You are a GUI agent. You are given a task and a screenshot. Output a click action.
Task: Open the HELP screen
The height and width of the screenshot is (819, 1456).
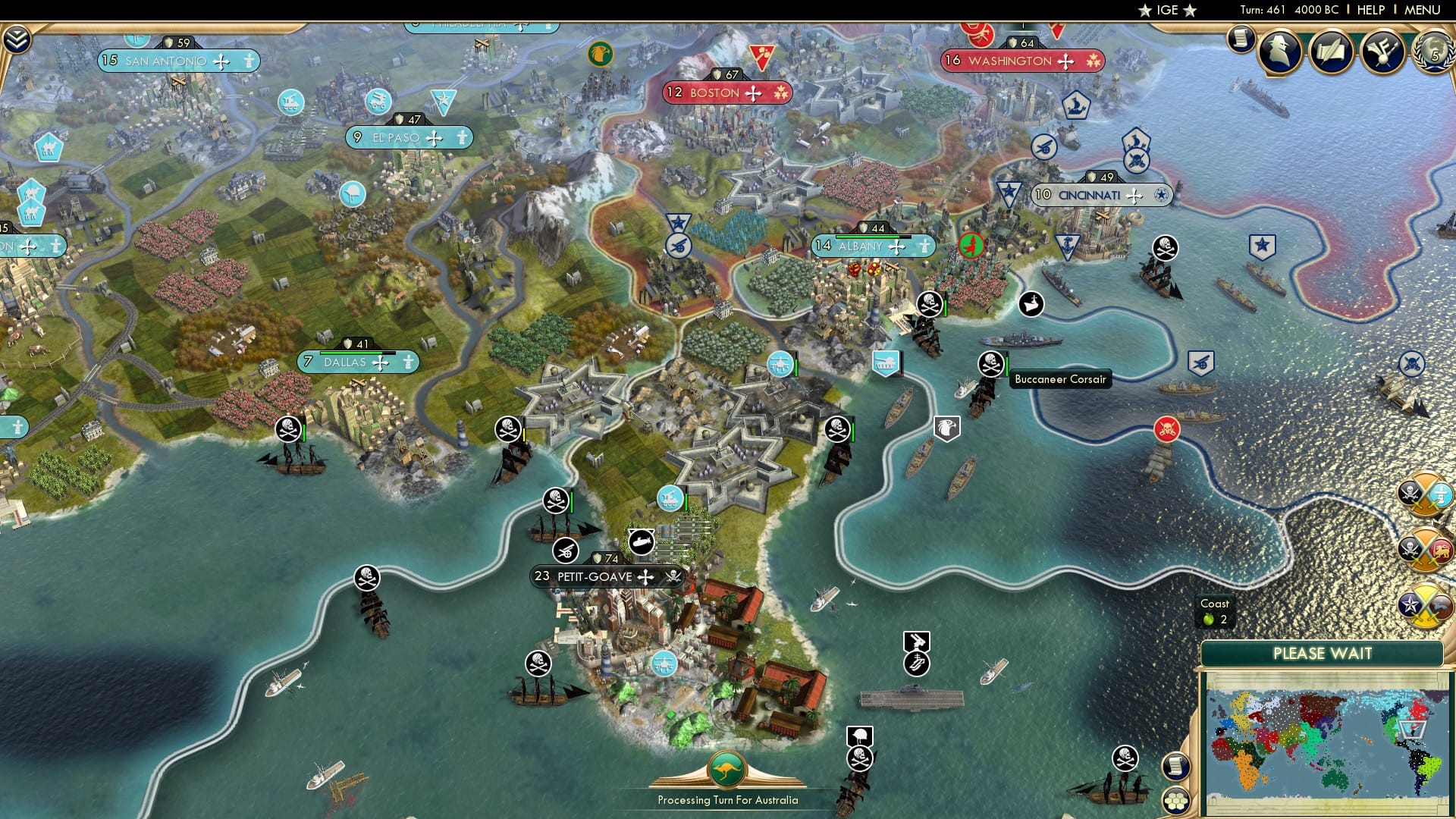tap(1373, 10)
